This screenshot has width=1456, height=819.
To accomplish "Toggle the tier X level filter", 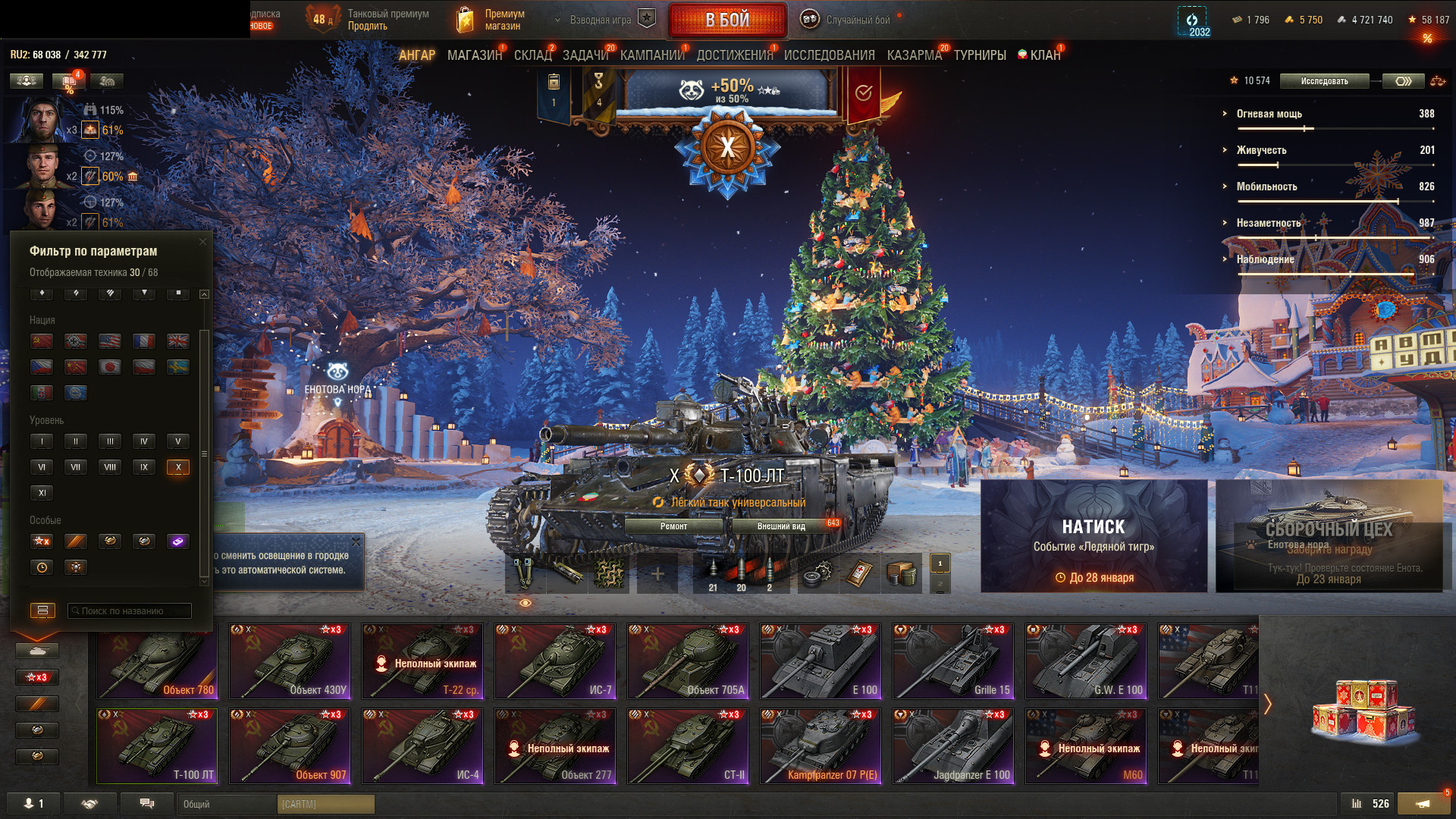I will (x=178, y=467).
